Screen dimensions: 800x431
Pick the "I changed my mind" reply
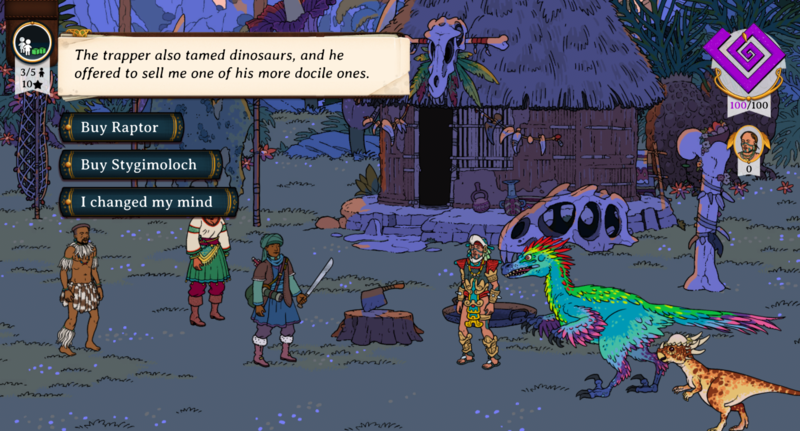pos(148,201)
